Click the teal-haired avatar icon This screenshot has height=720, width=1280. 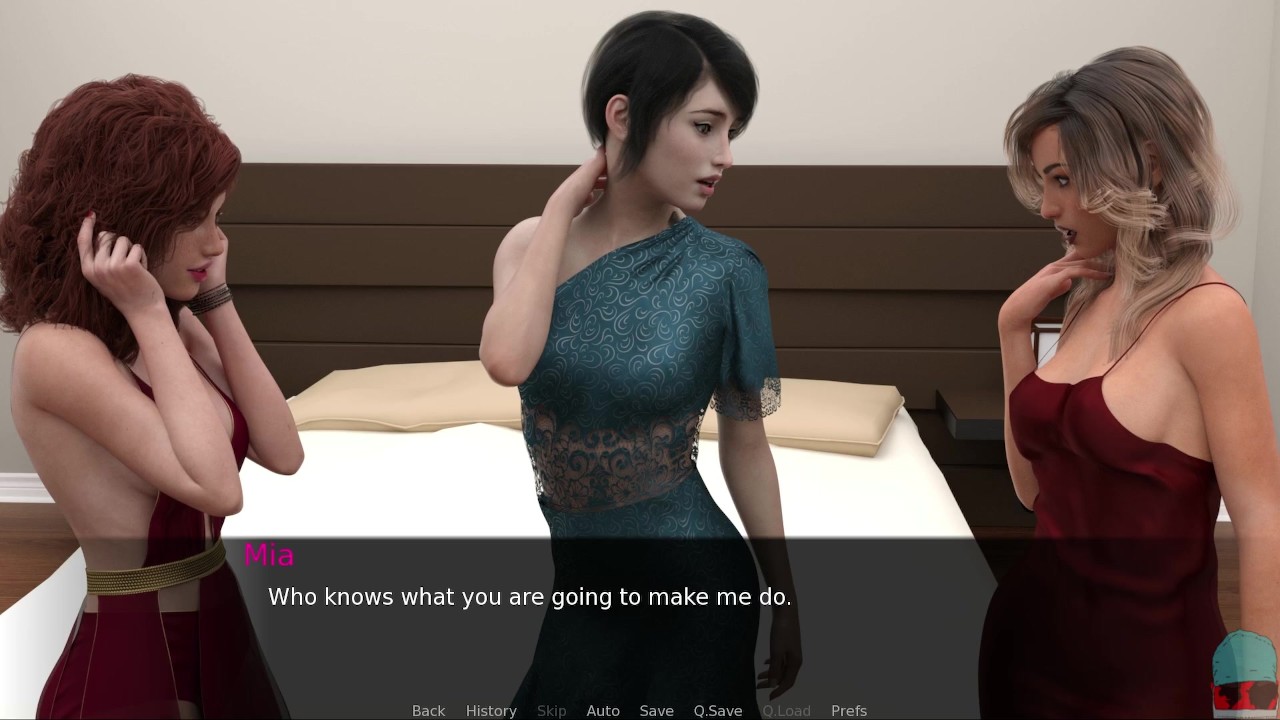[x=1245, y=670]
